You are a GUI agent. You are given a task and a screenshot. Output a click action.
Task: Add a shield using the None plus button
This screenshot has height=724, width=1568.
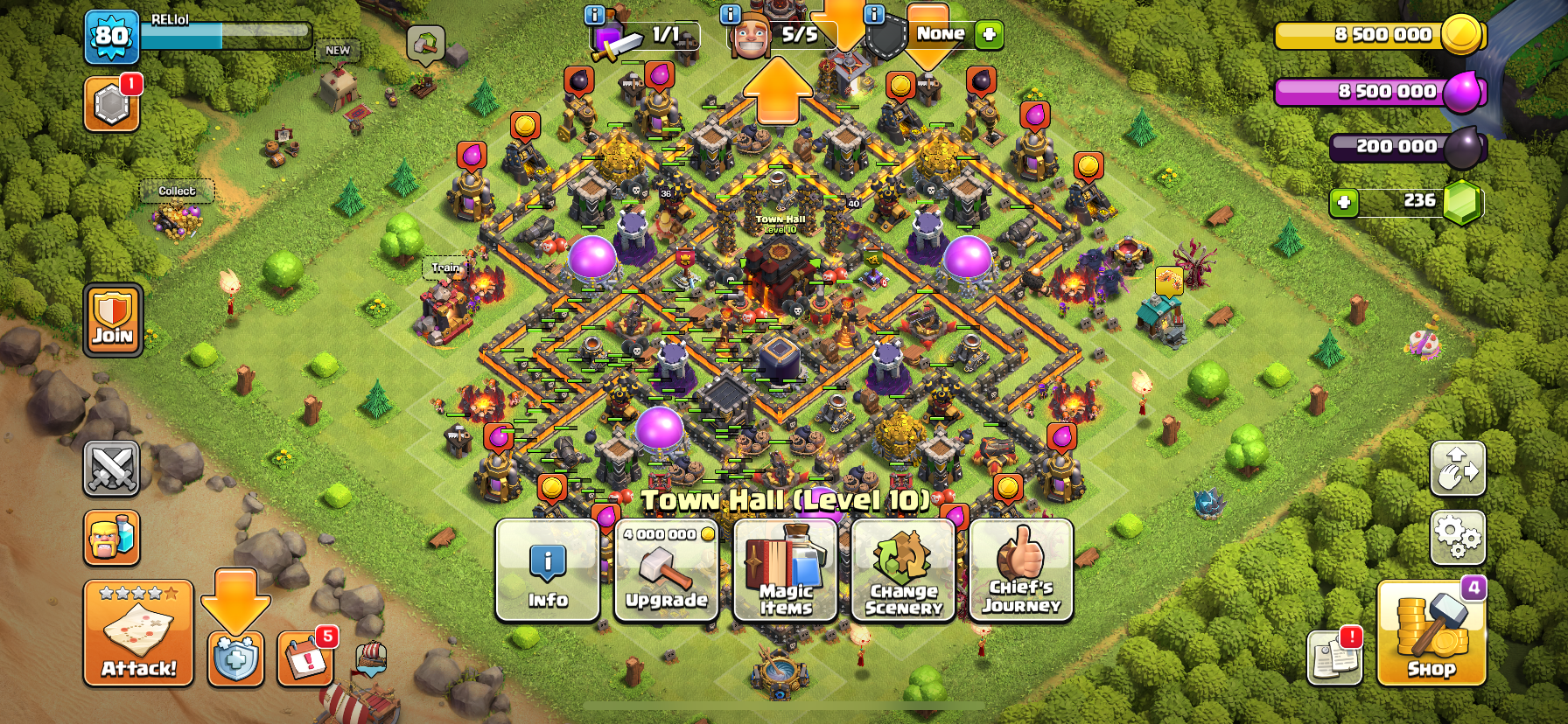(x=989, y=34)
